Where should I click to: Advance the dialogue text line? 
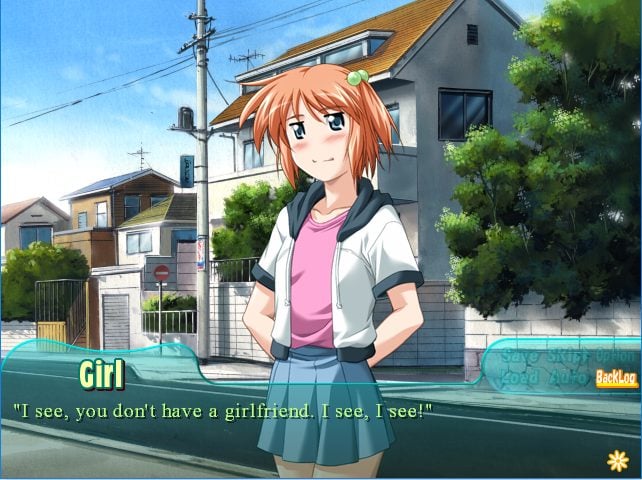[x=221, y=411]
